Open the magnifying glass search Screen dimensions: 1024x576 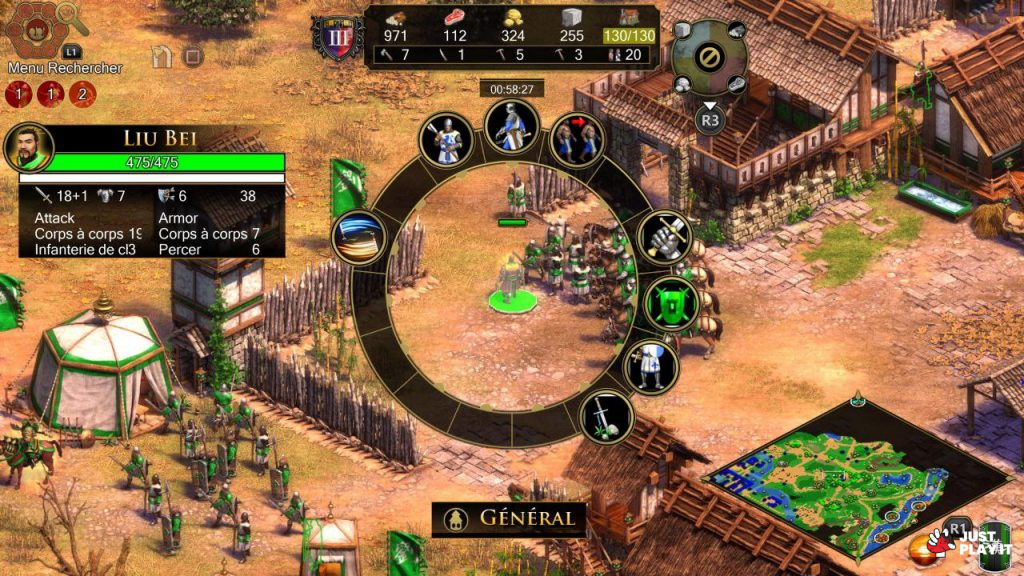coord(72,20)
